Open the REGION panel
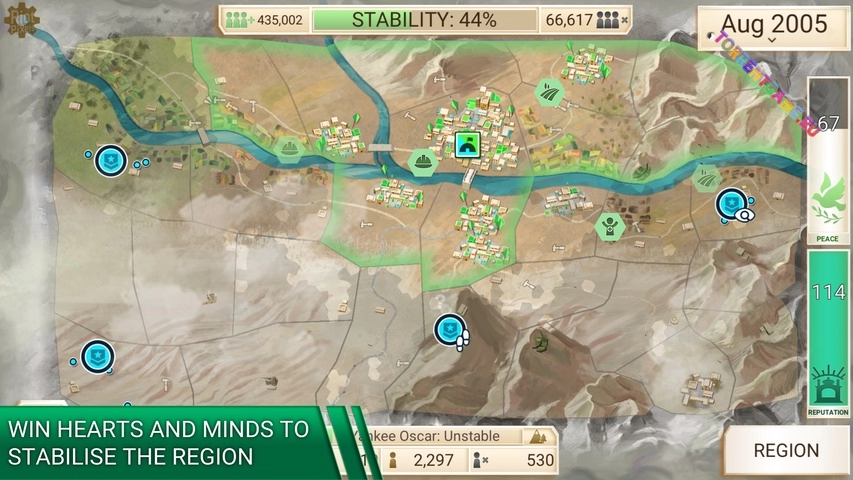The width and height of the screenshot is (853, 480). click(786, 450)
